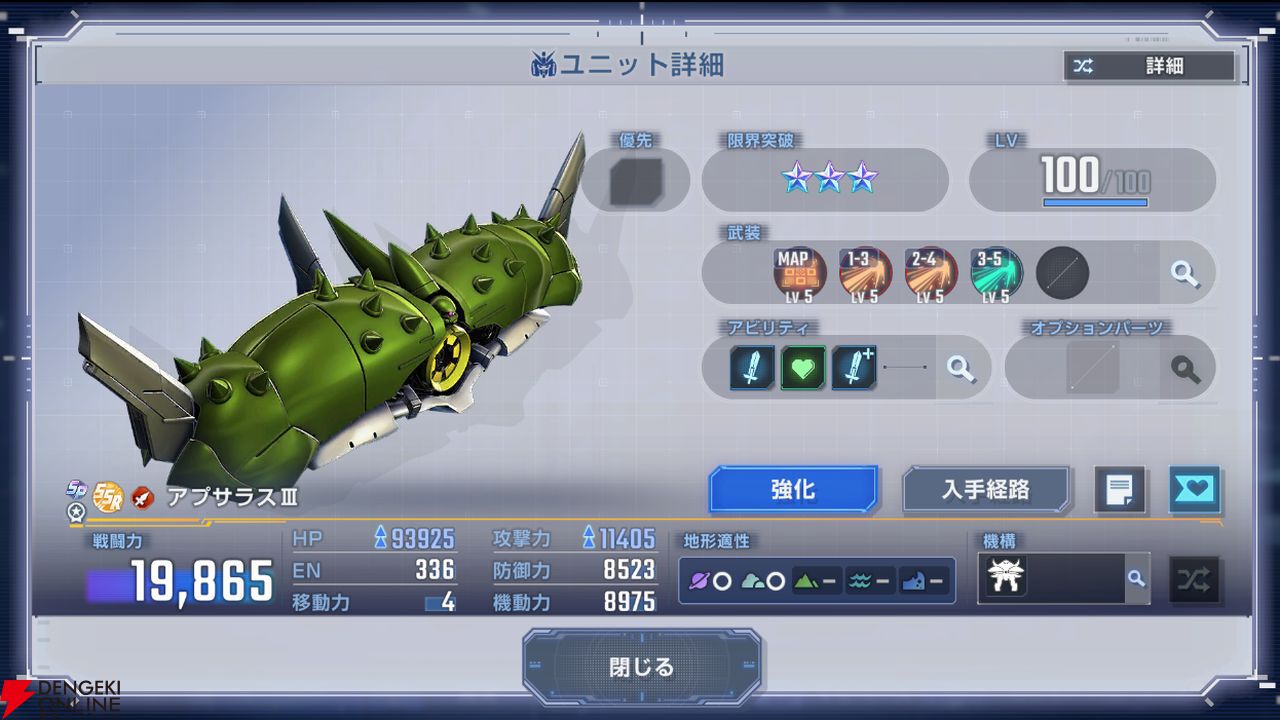Inspect weapons with the 武装 magnifier

click(1186, 273)
